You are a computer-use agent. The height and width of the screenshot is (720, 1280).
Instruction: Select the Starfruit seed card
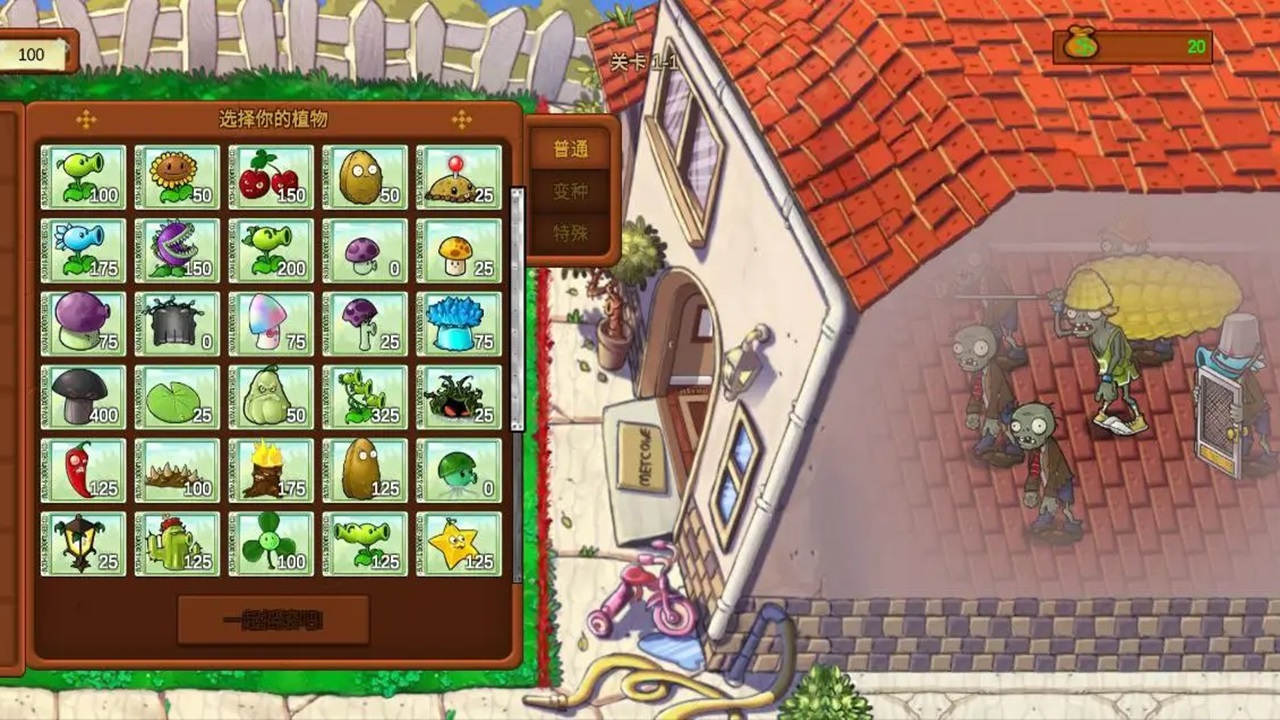tap(459, 544)
